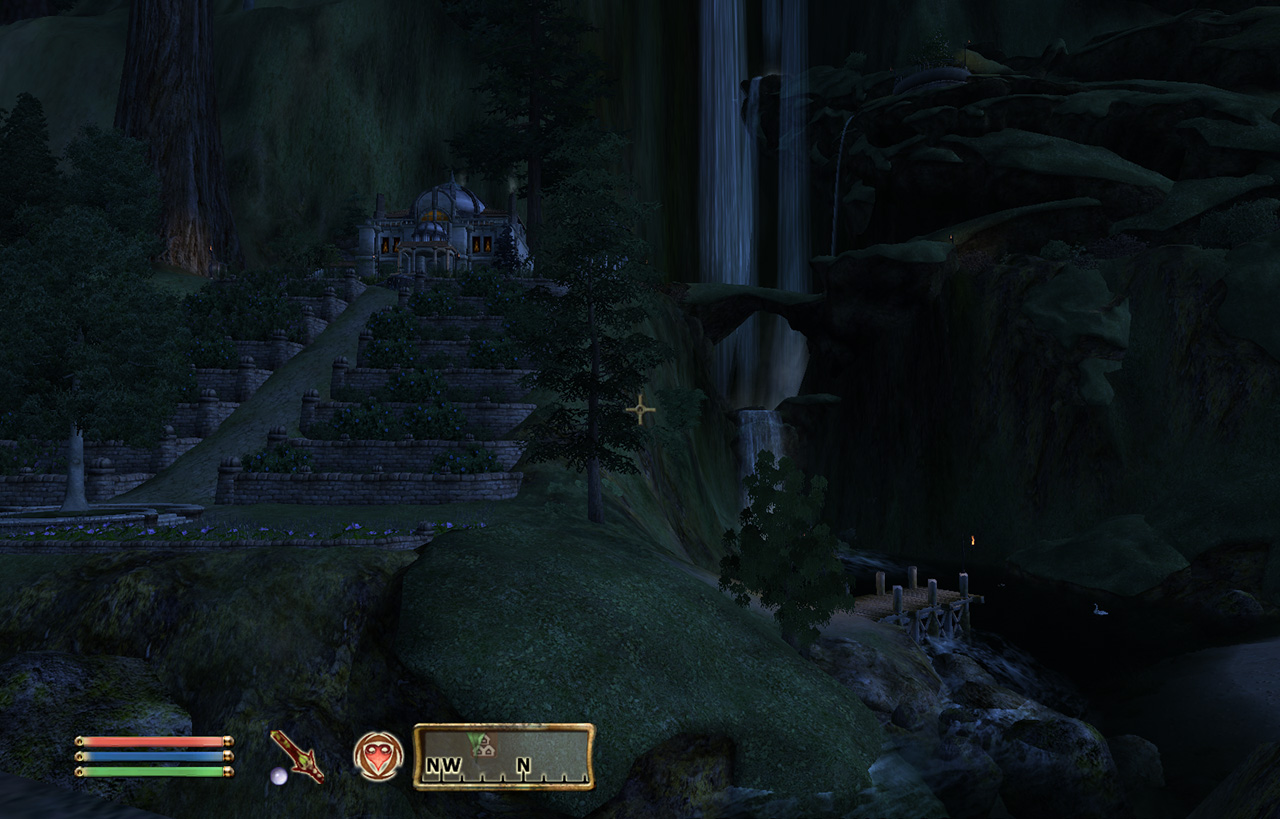Click the heart-shaped active spell icon
This screenshot has width=1280, height=819.
coord(378,756)
